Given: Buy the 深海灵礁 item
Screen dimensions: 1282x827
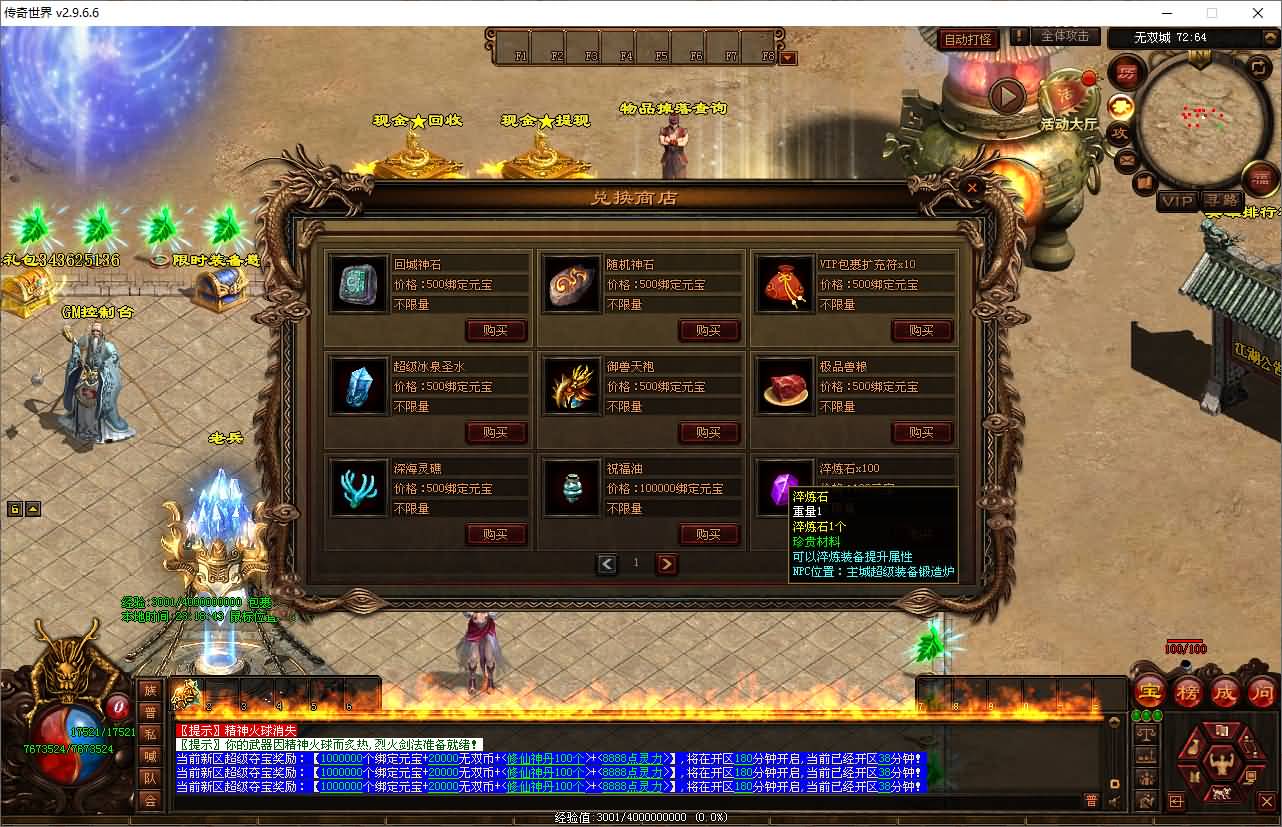Looking at the screenshot, I should coord(495,534).
